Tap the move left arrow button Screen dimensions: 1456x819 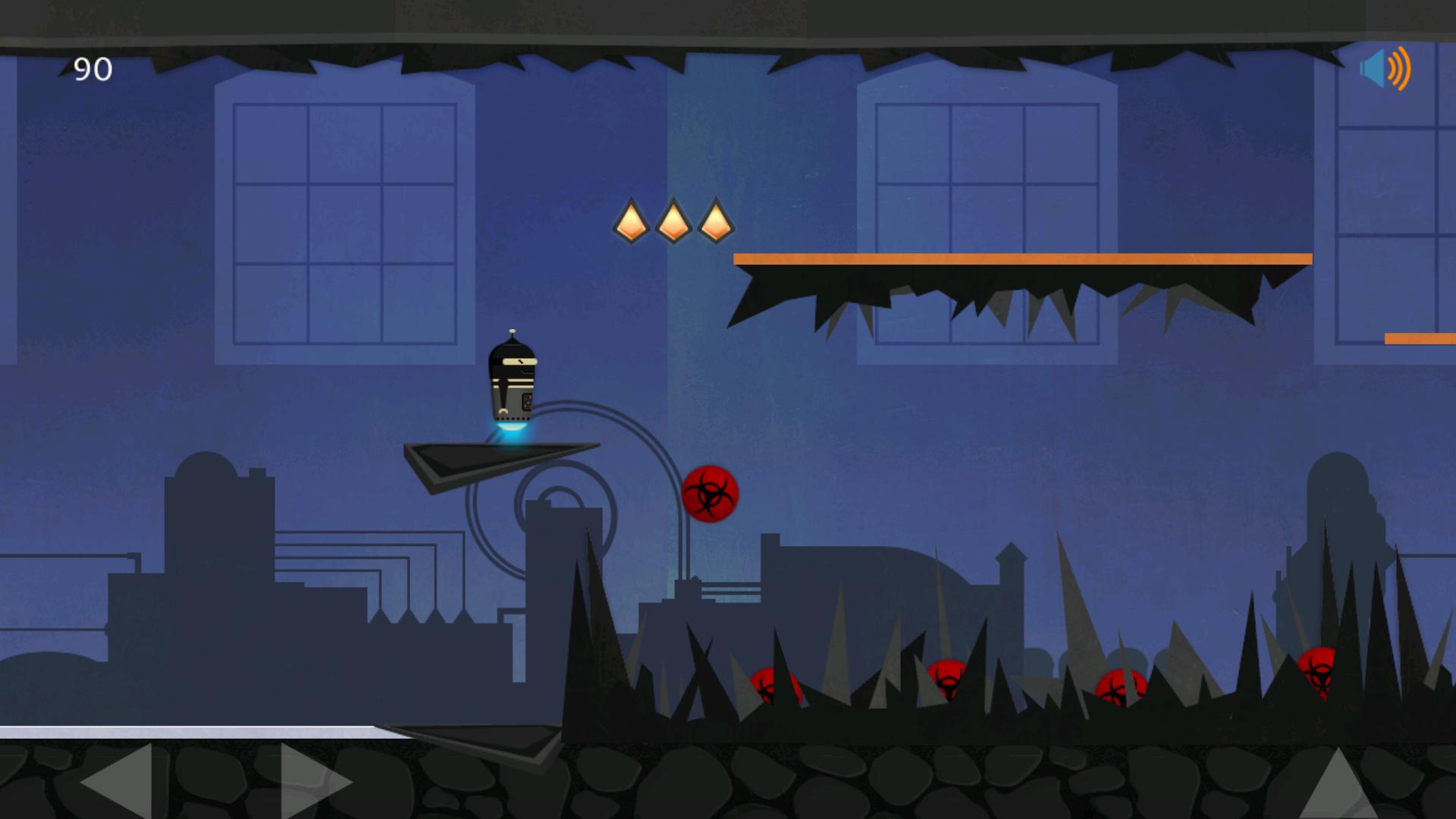tap(118, 781)
